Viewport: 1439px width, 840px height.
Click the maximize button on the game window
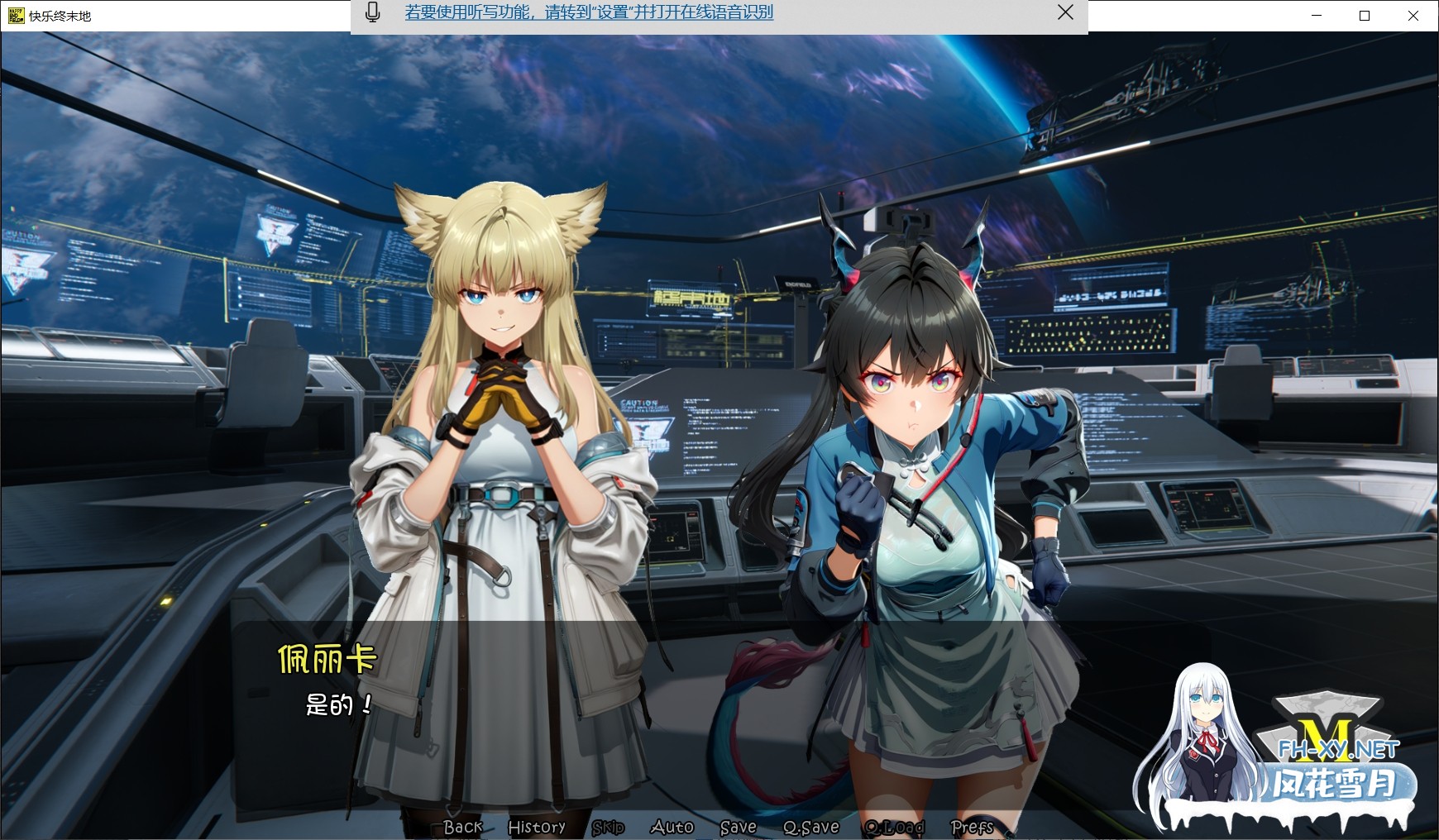[1365, 15]
